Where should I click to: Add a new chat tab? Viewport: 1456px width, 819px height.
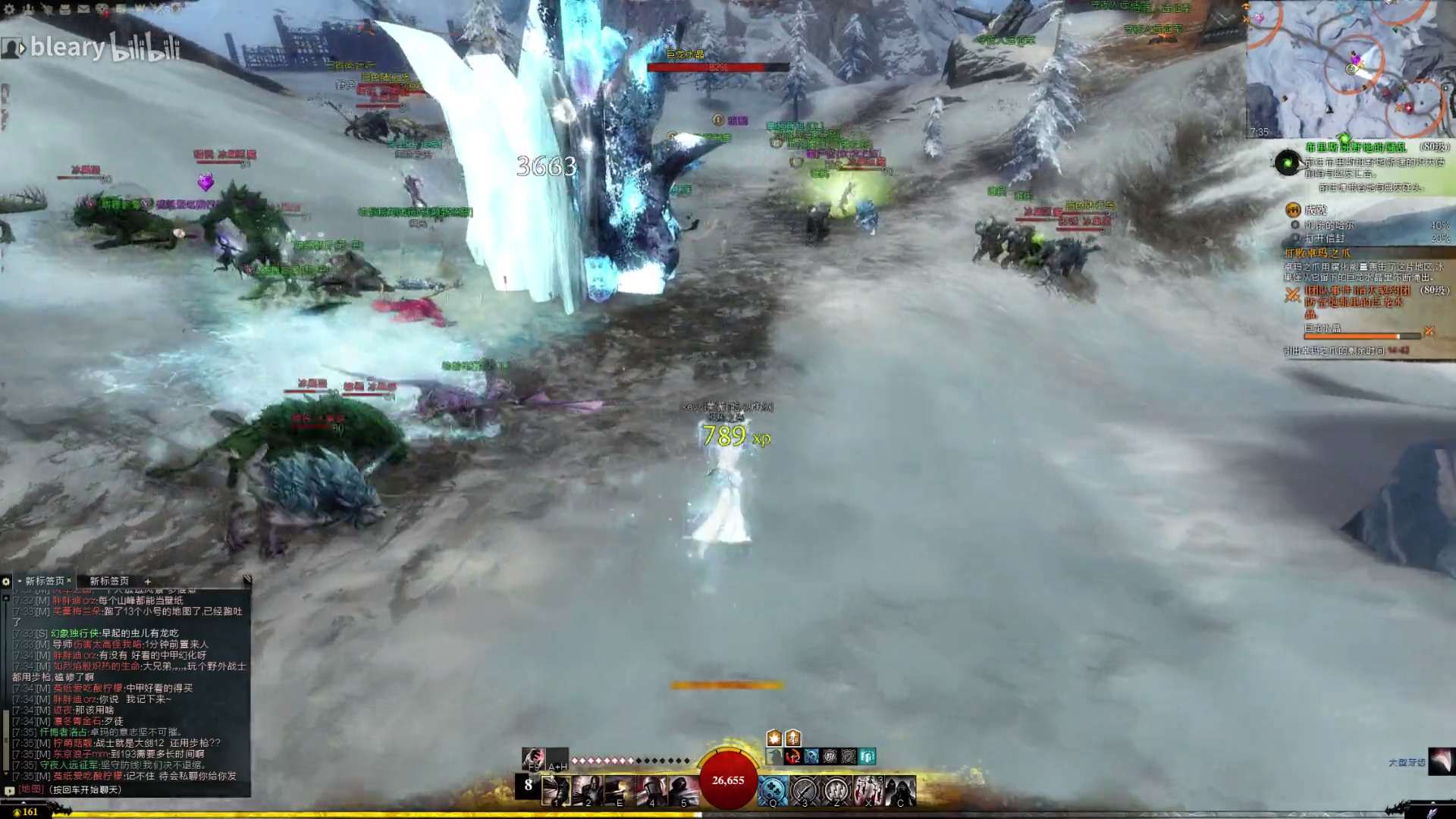(x=148, y=581)
